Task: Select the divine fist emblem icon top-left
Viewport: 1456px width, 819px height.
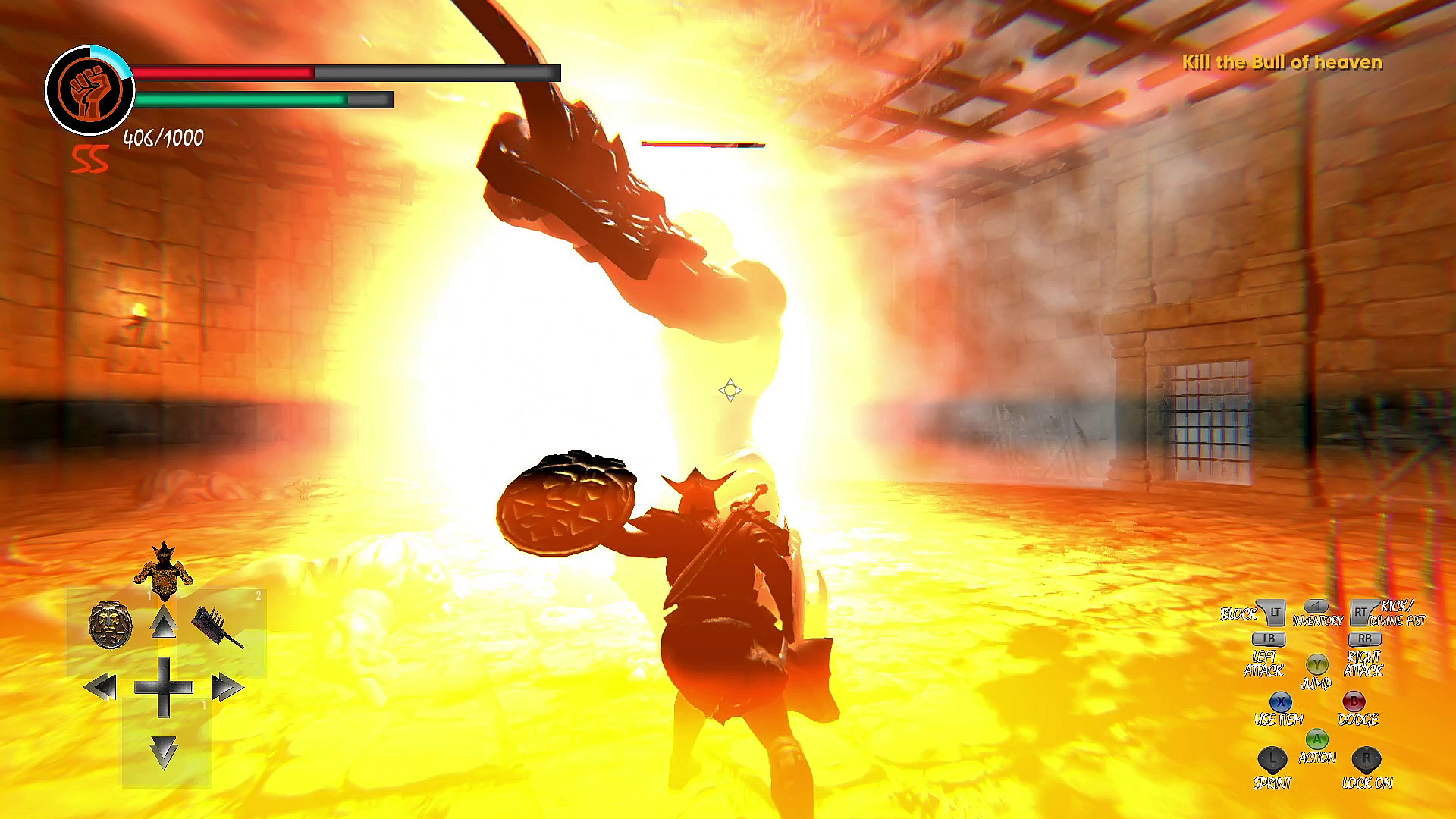Action: point(89,85)
